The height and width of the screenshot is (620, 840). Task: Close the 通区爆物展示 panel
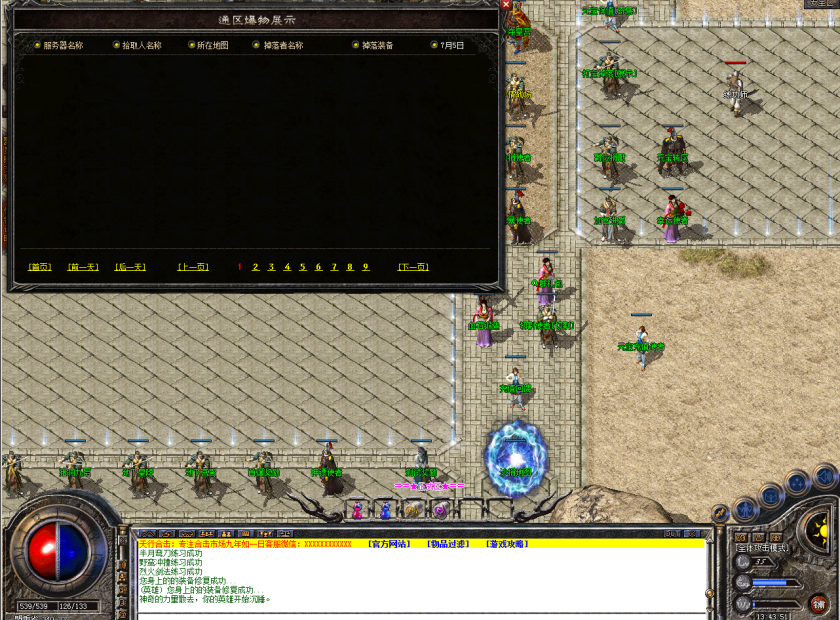506,4
